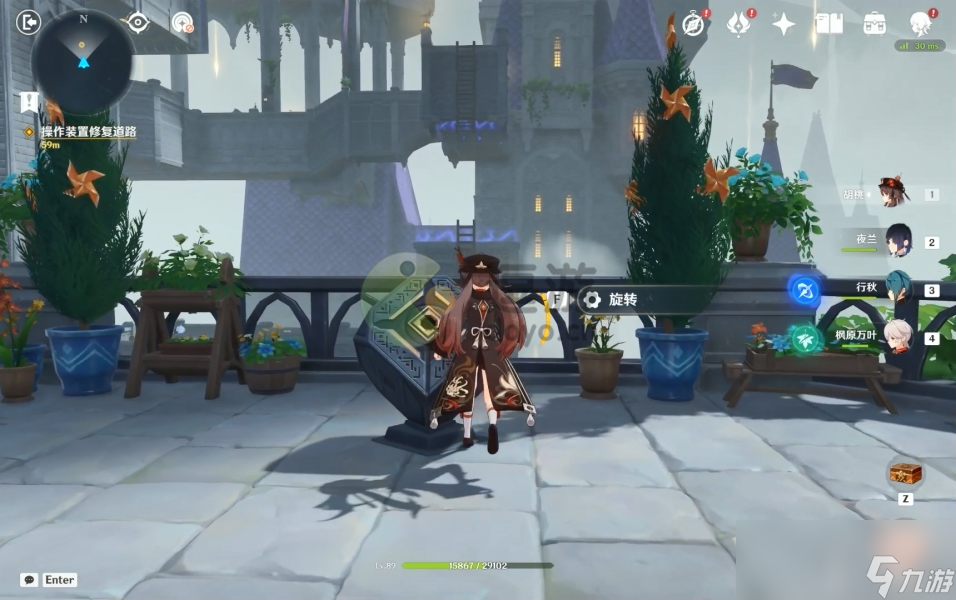Switch to party member 枫原万叶

tap(897, 335)
